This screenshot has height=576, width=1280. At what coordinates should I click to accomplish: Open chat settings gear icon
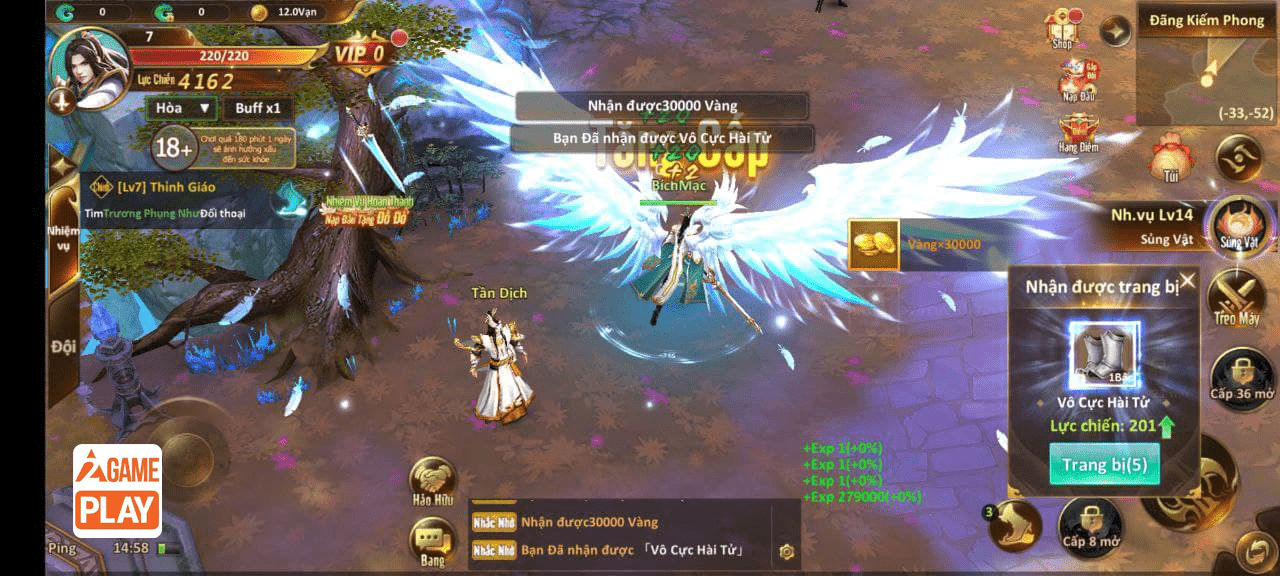coord(786,551)
